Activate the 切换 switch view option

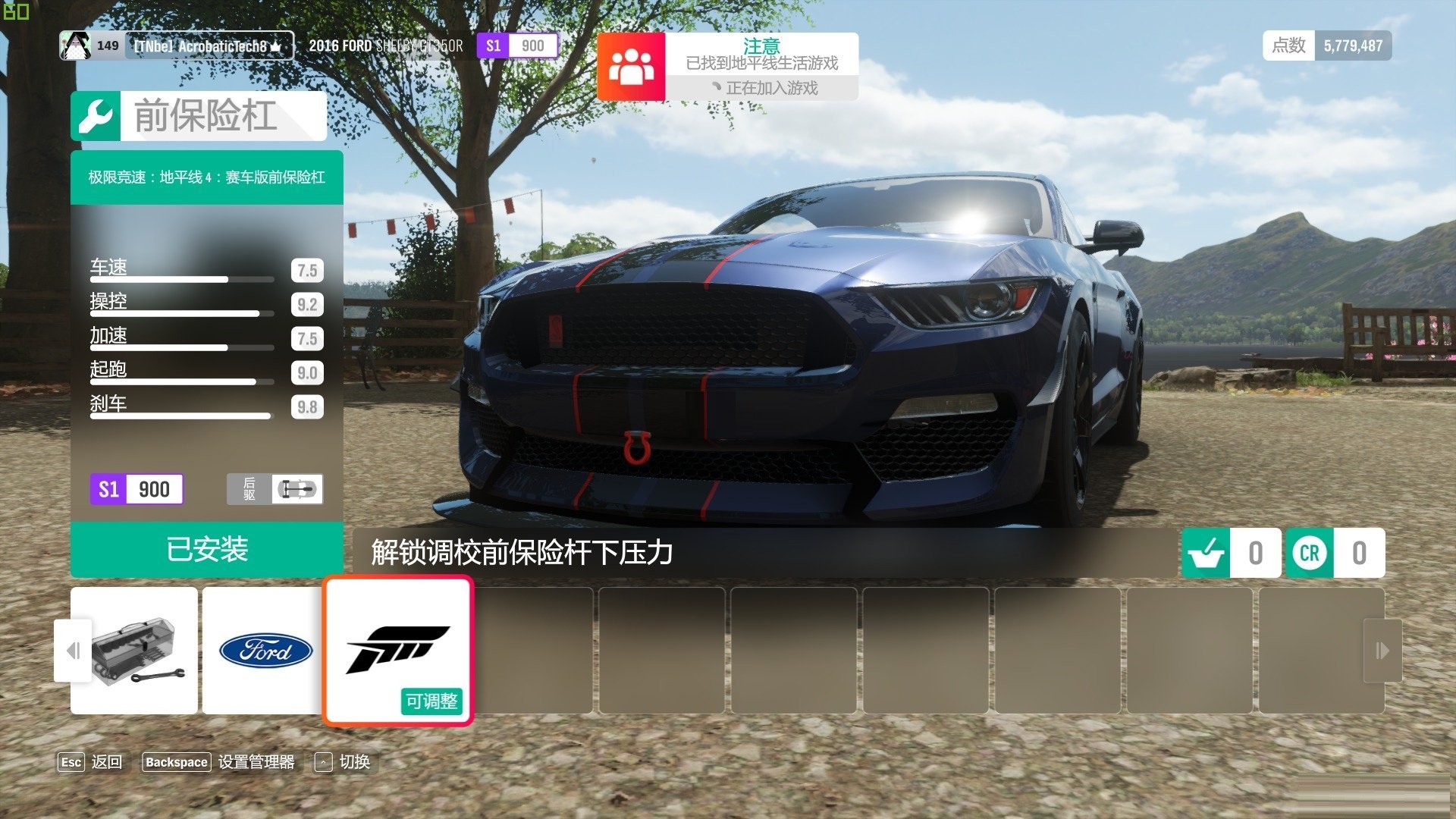343,762
